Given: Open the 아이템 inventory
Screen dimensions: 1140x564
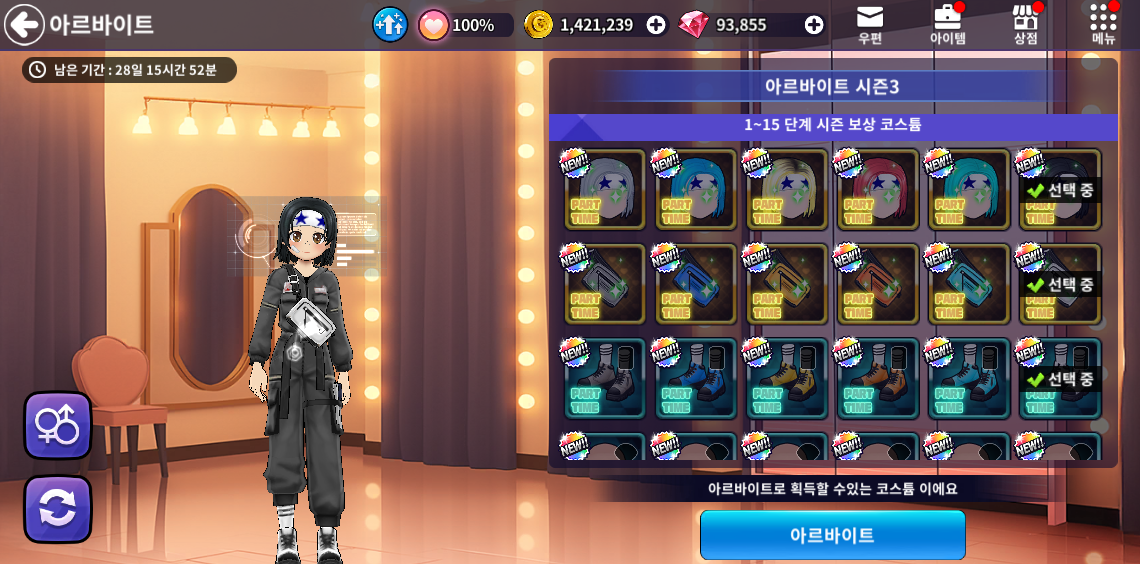Looking at the screenshot, I should 947,24.
